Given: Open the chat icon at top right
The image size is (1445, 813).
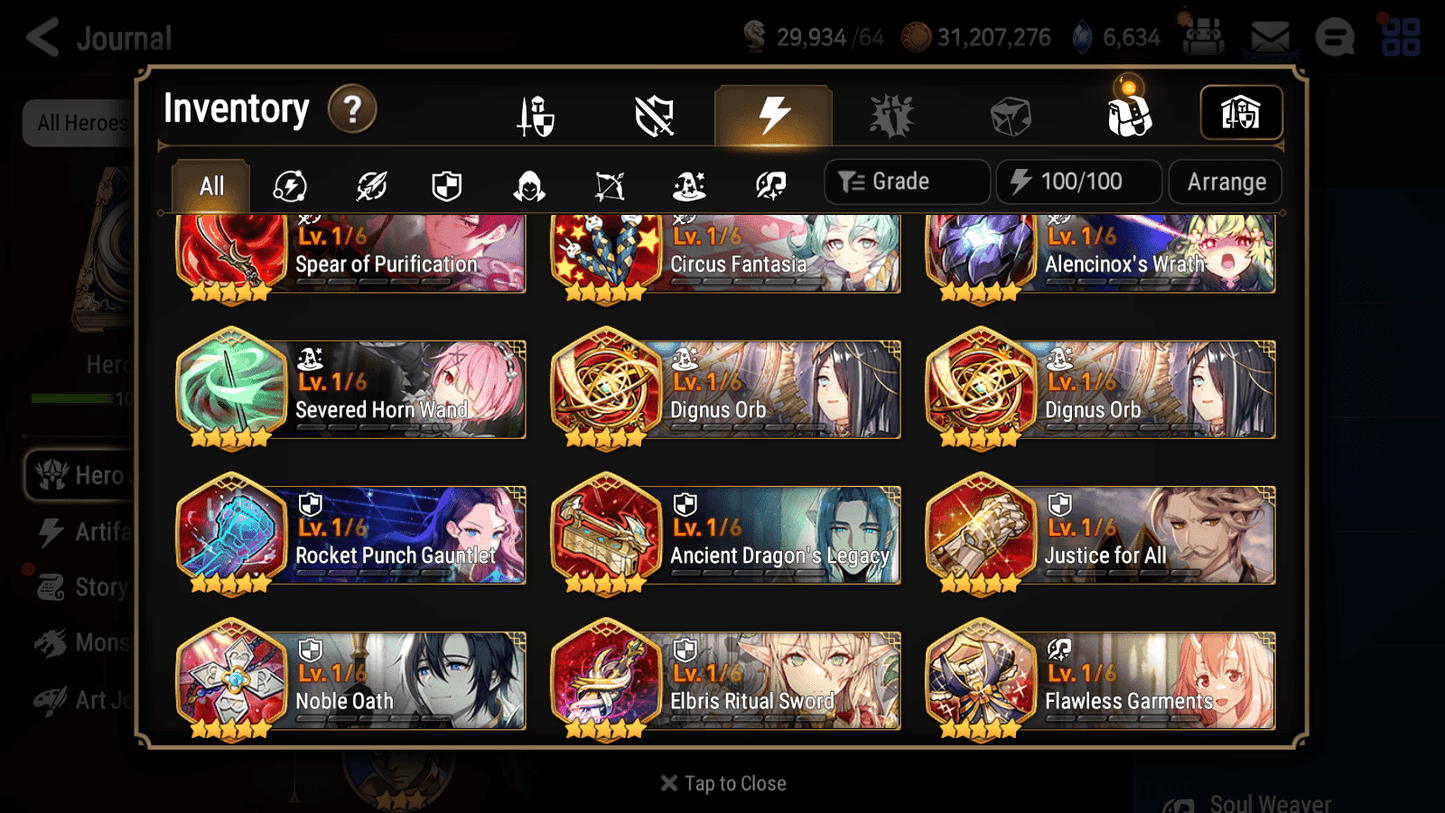Looking at the screenshot, I should (1334, 36).
